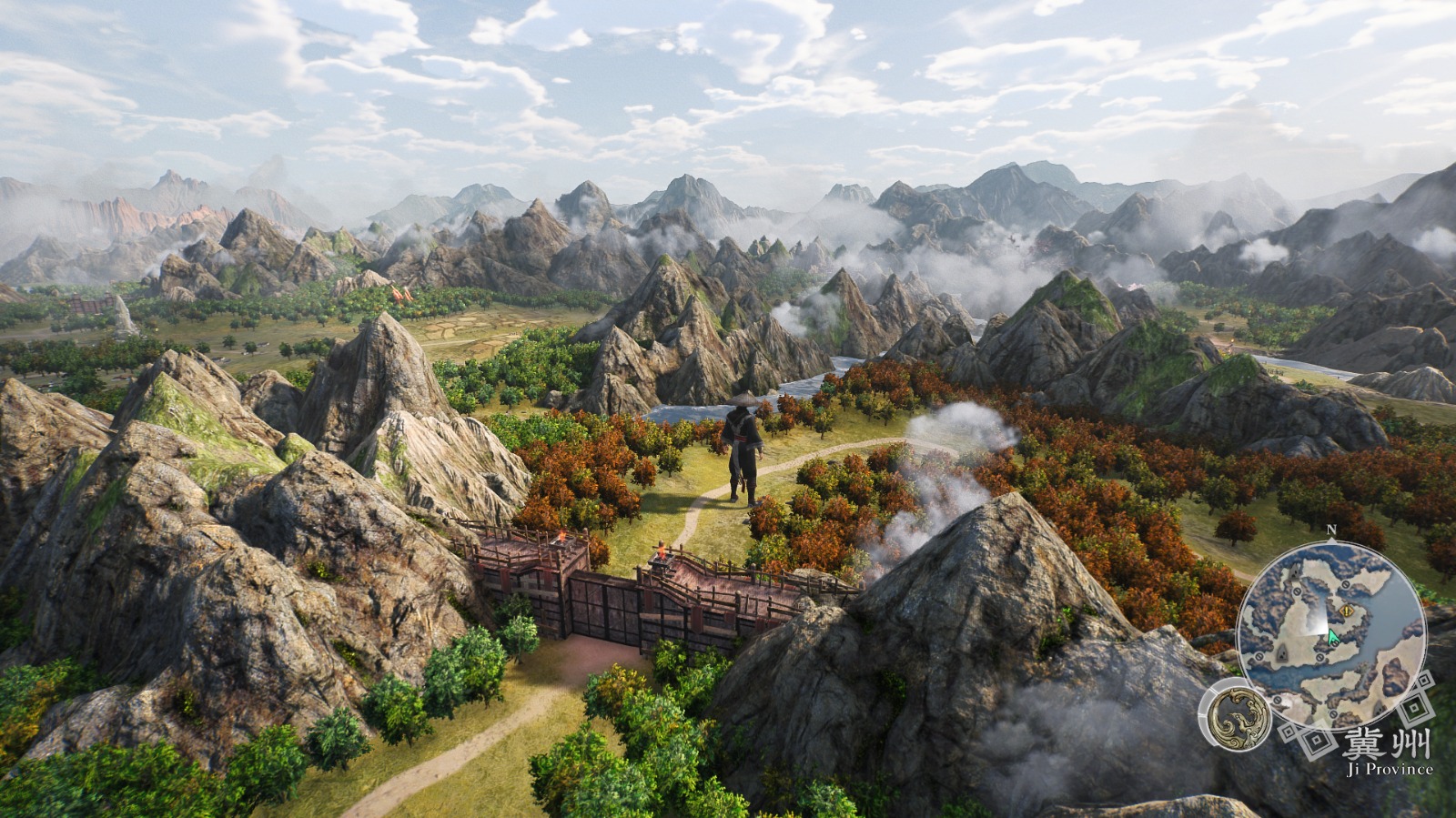Image resolution: width=1456 pixels, height=818 pixels.
Task: Click the green player arrow on the minimap
Action: (1333, 637)
